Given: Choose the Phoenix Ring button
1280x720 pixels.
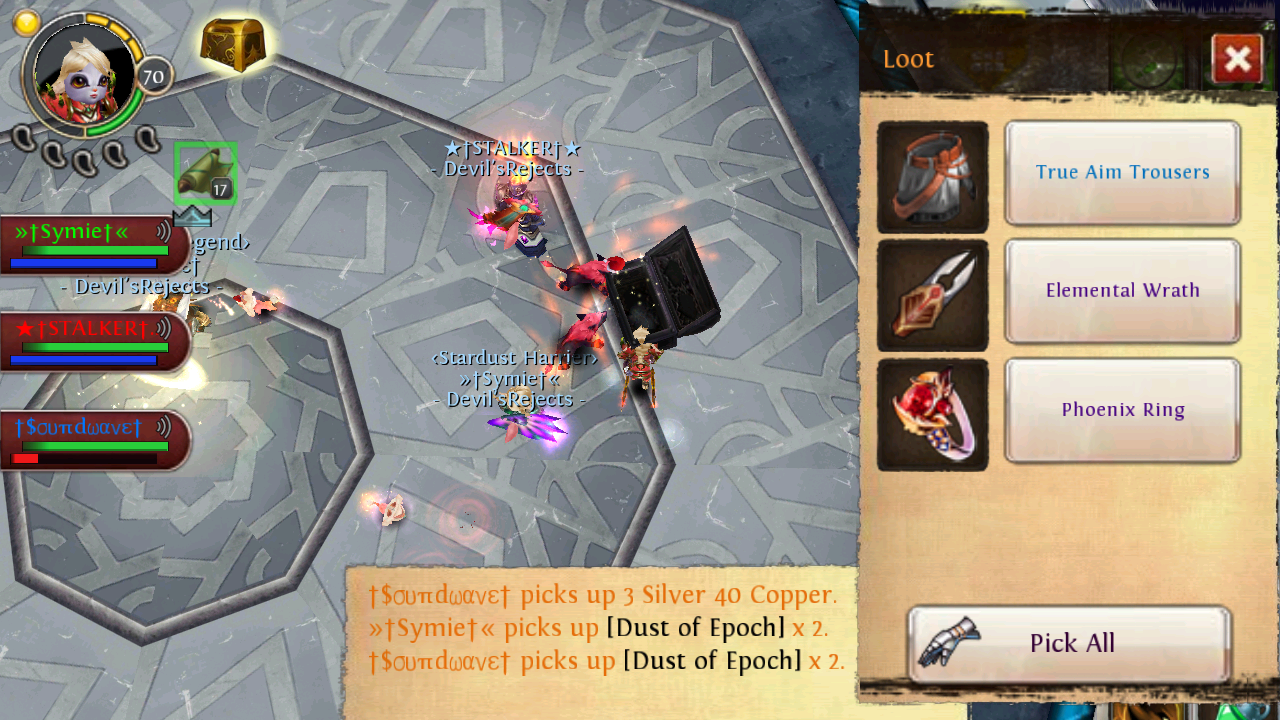Looking at the screenshot, I should [x=1122, y=410].
